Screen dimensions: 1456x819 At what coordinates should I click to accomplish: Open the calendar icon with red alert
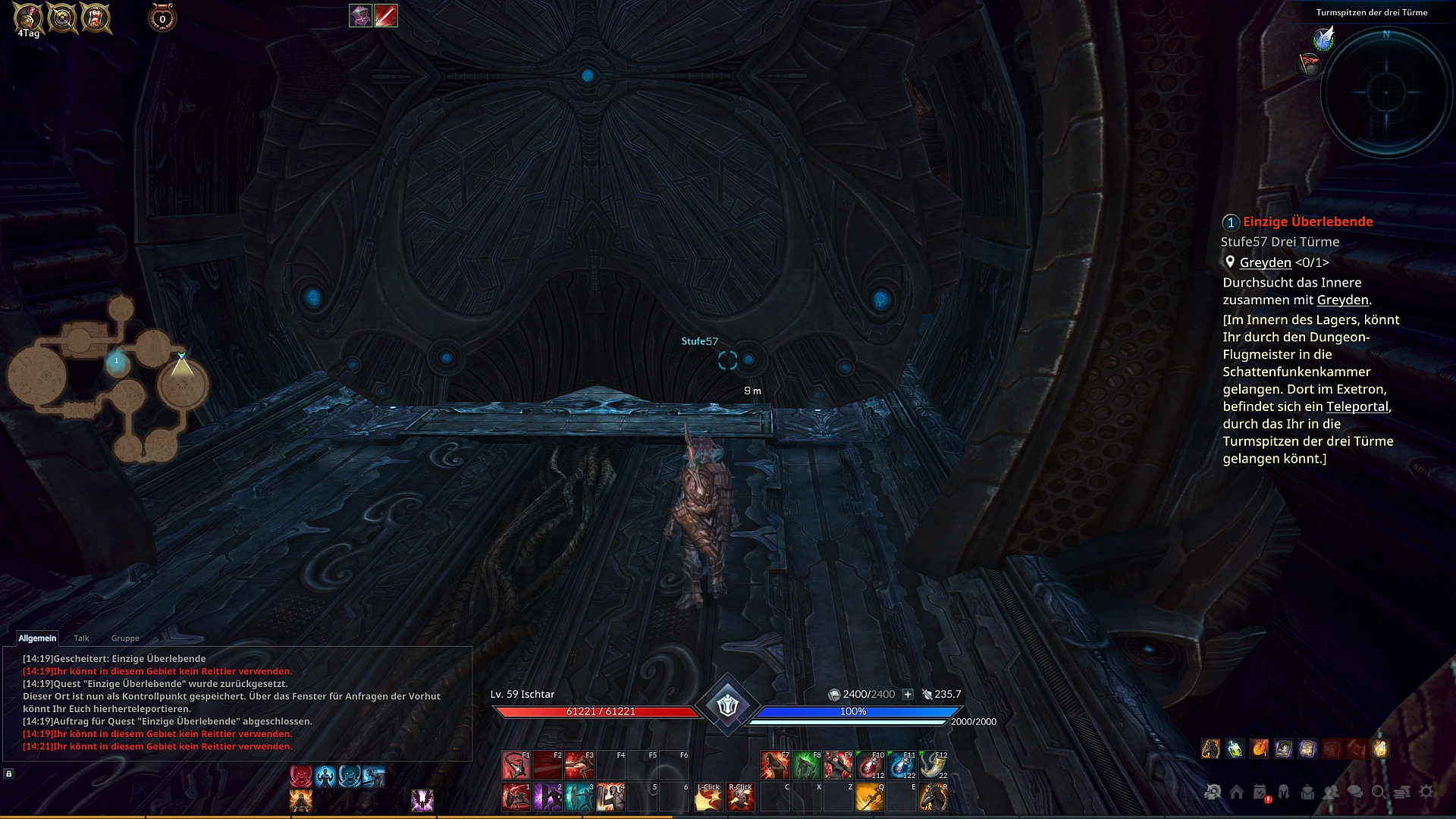[1260, 792]
